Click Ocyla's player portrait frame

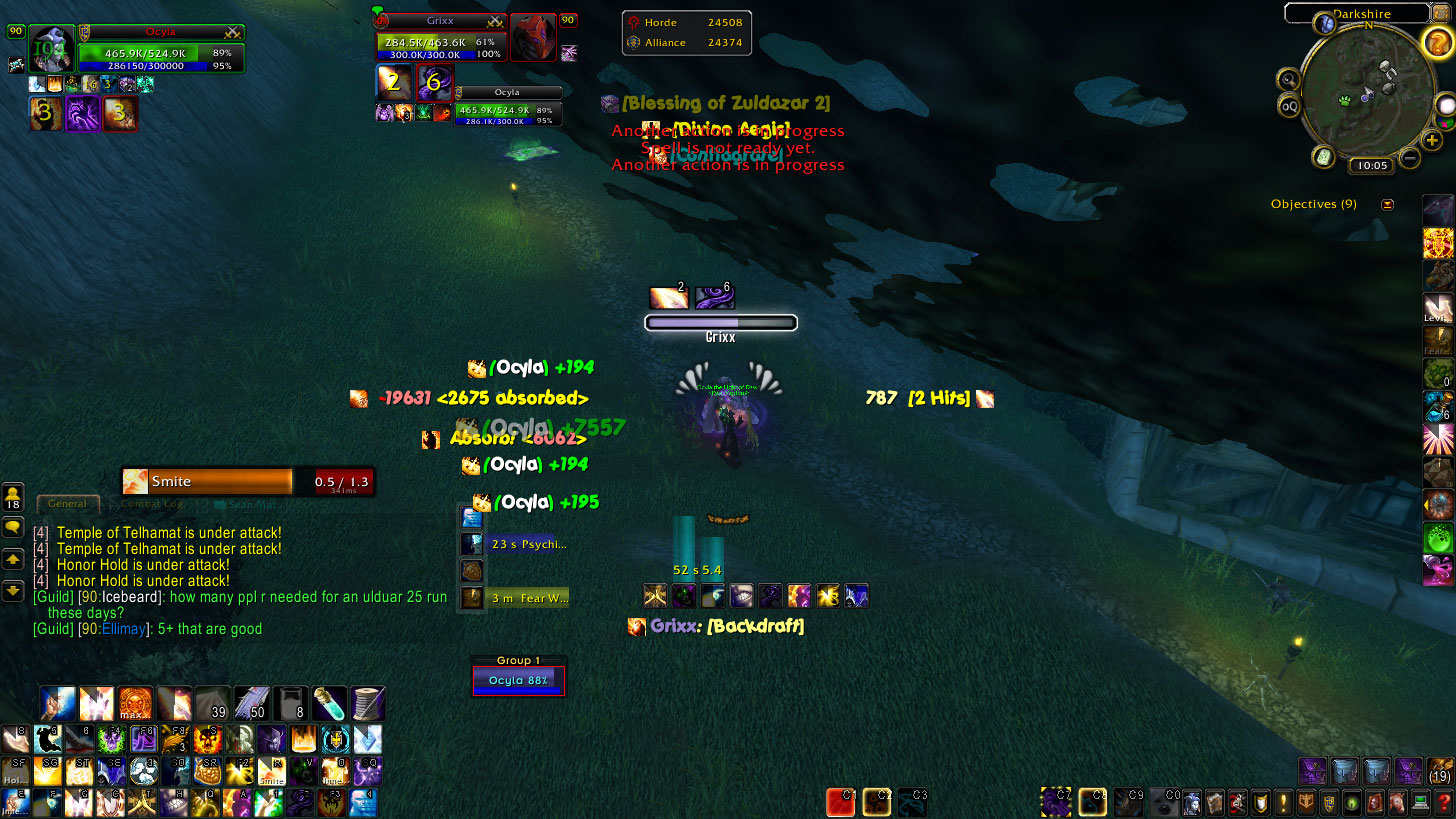pyautogui.click(x=53, y=48)
